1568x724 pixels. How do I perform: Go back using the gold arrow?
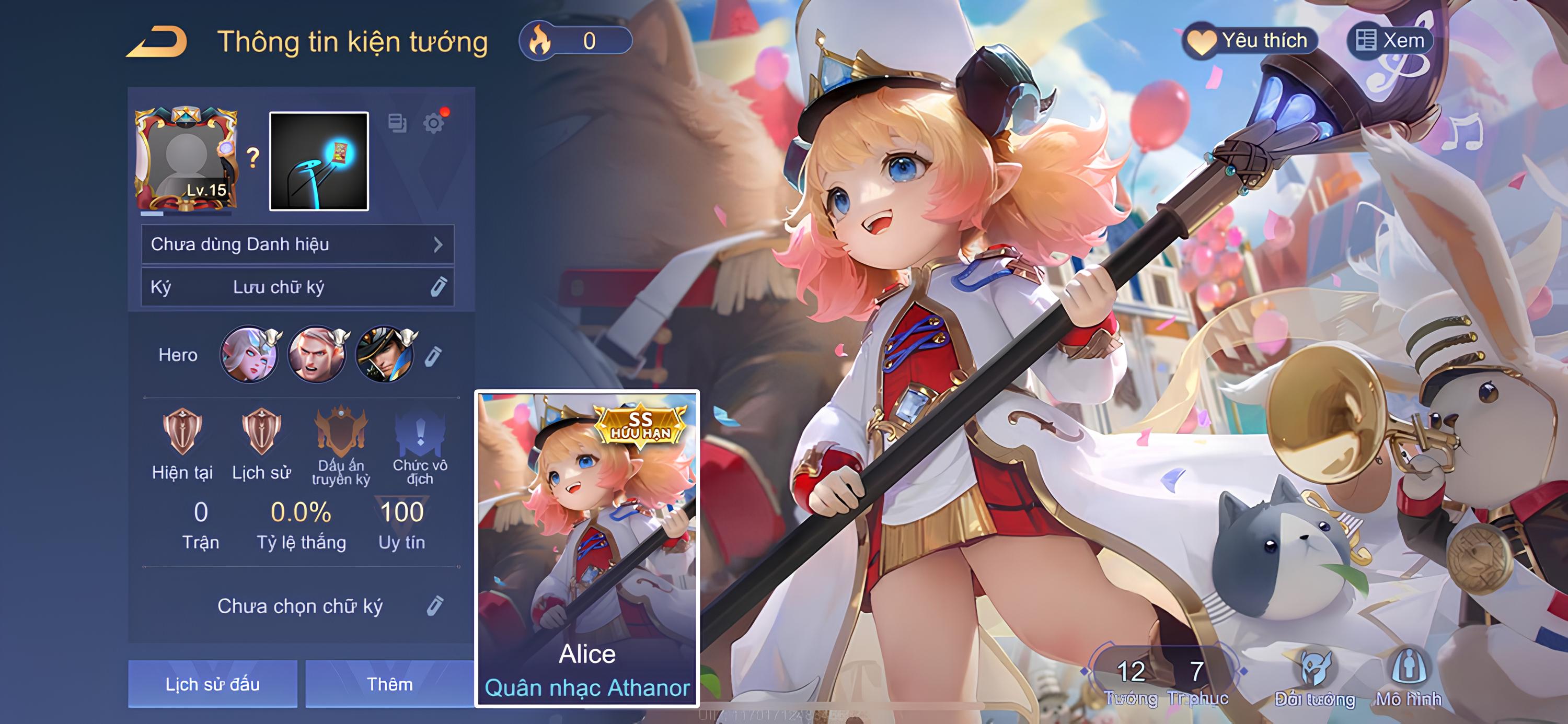pyautogui.click(x=156, y=43)
